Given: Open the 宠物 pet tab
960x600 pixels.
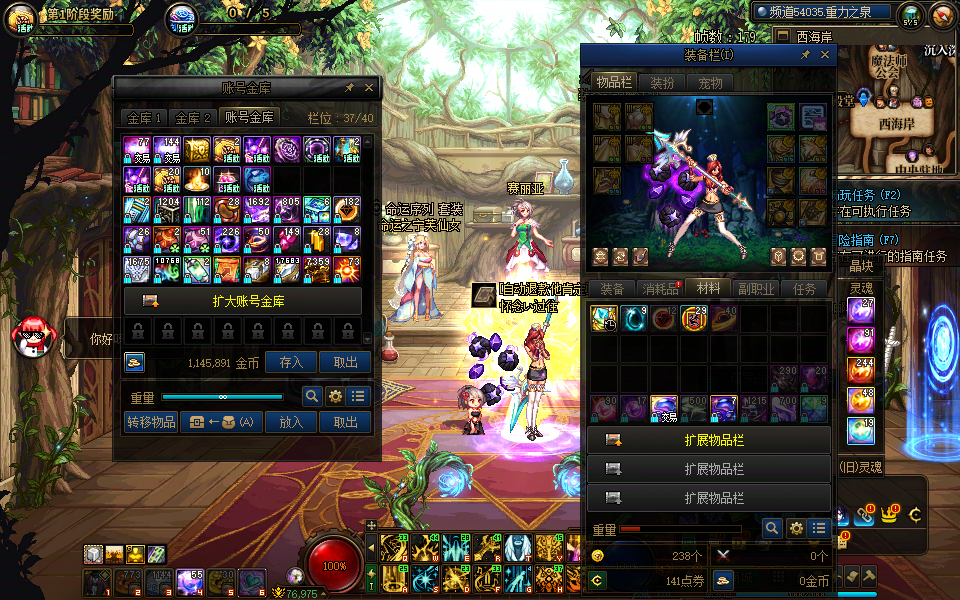Looking at the screenshot, I should tap(710, 83).
